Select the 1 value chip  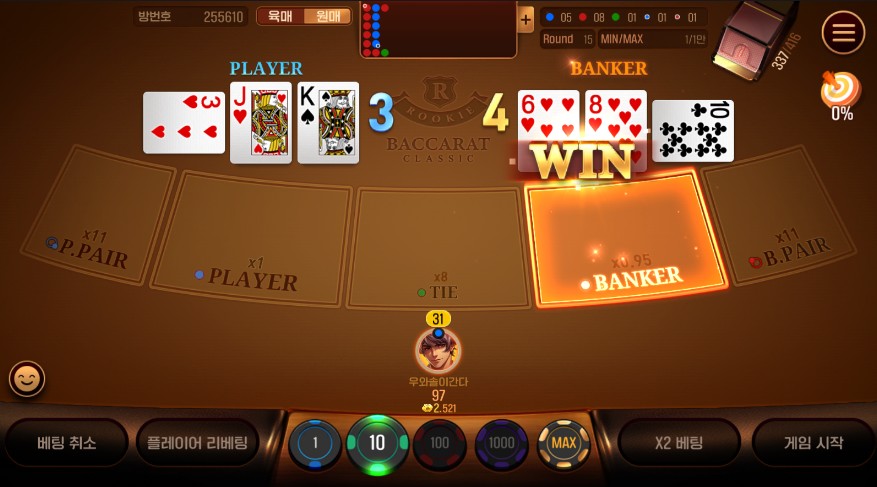click(x=315, y=443)
